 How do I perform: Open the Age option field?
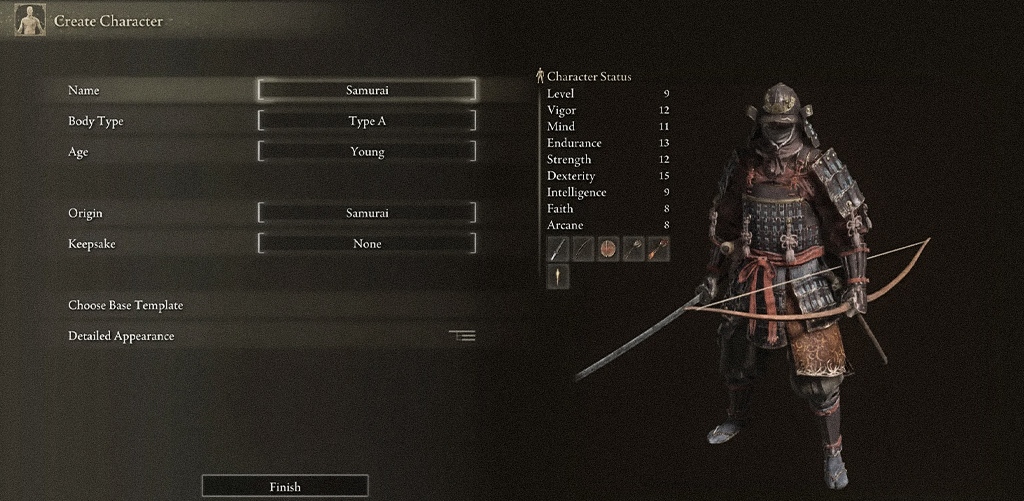pyautogui.click(x=367, y=152)
